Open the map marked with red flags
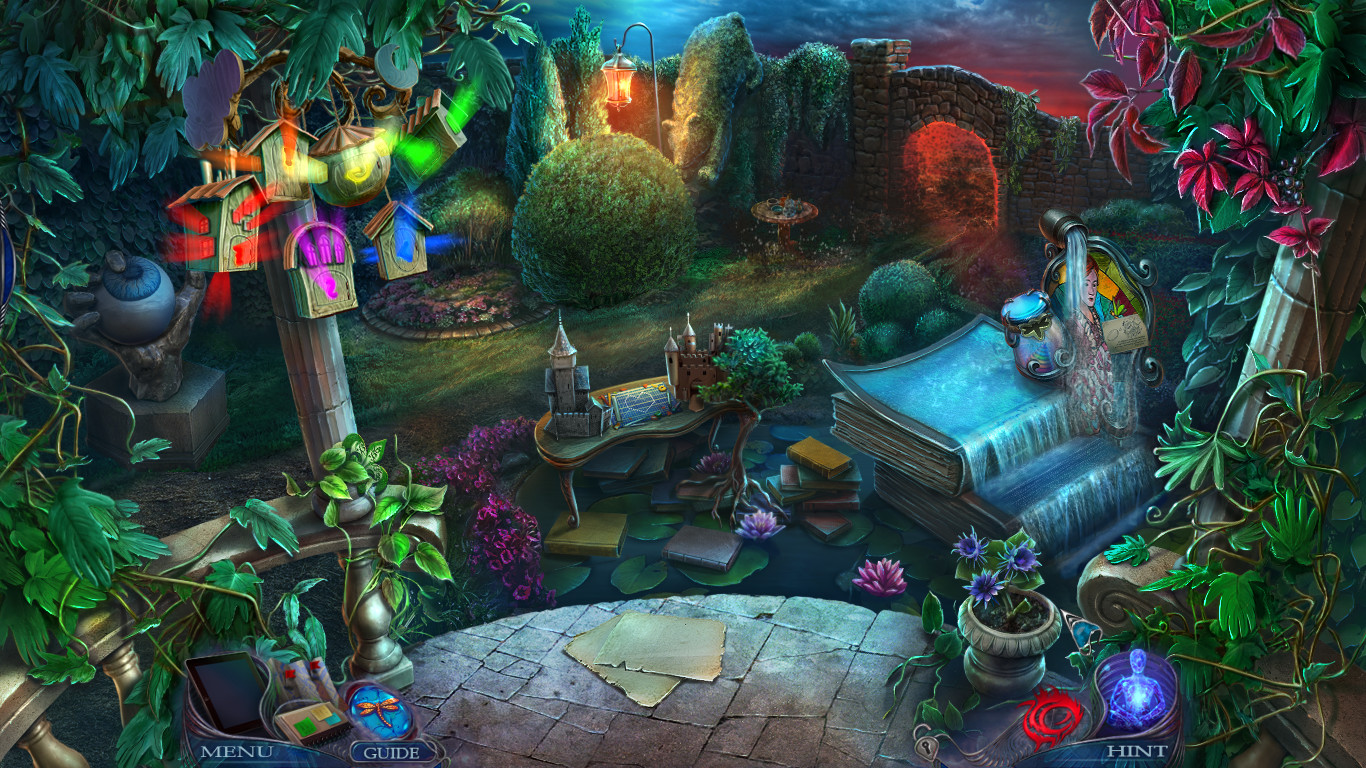Viewport: 1366px width, 768px height. (305, 677)
